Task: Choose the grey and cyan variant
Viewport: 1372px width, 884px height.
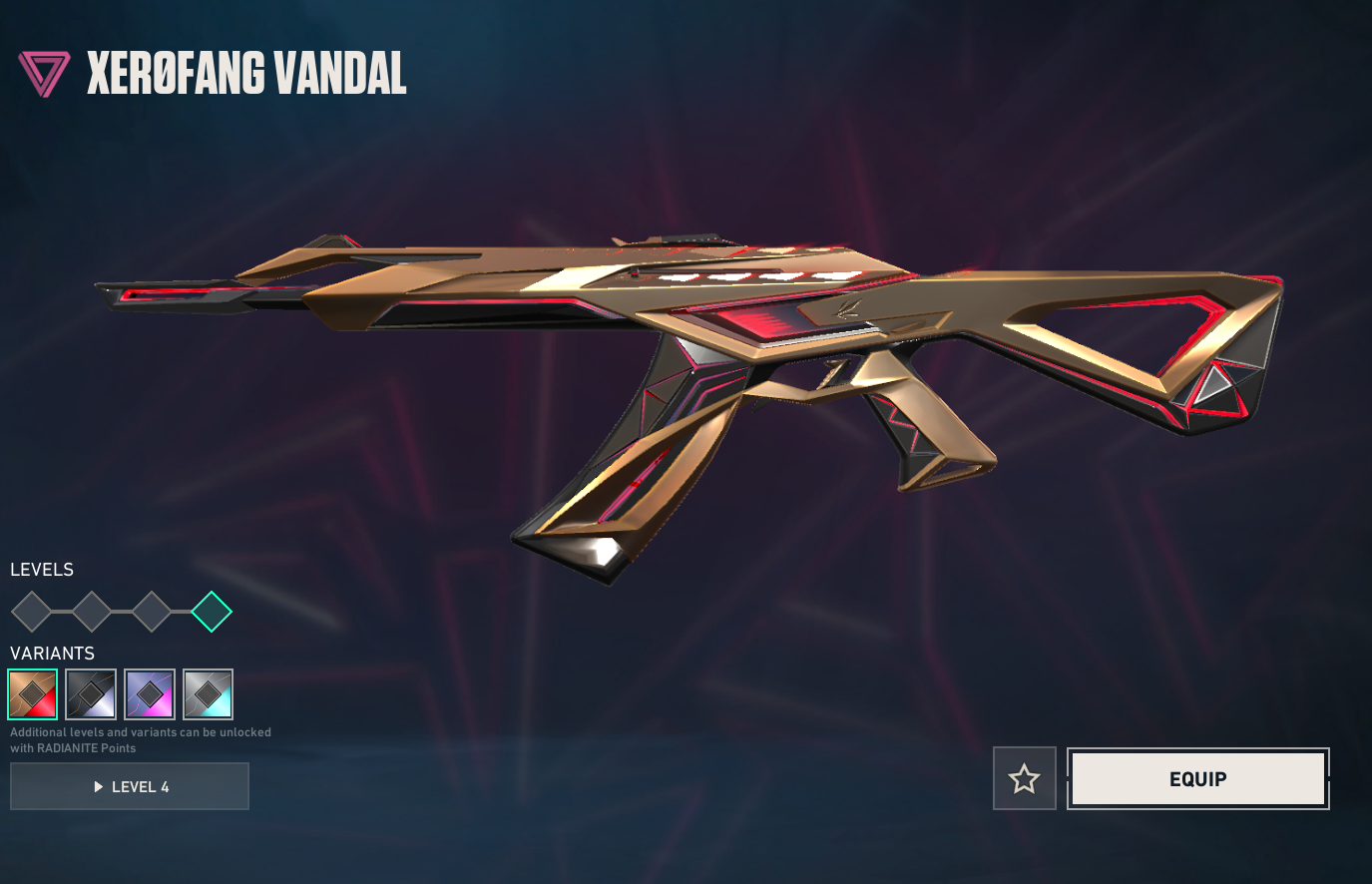Action: (x=209, y=694)
